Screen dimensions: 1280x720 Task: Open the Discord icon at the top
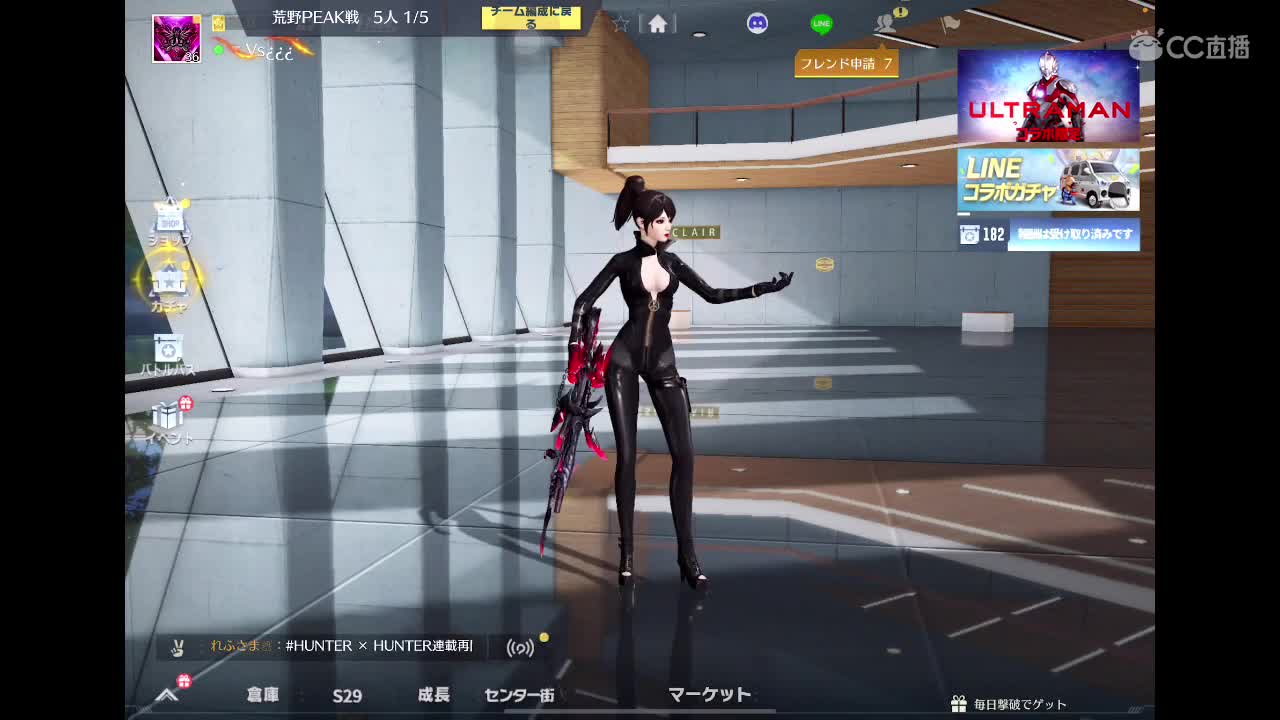(757, 22)
